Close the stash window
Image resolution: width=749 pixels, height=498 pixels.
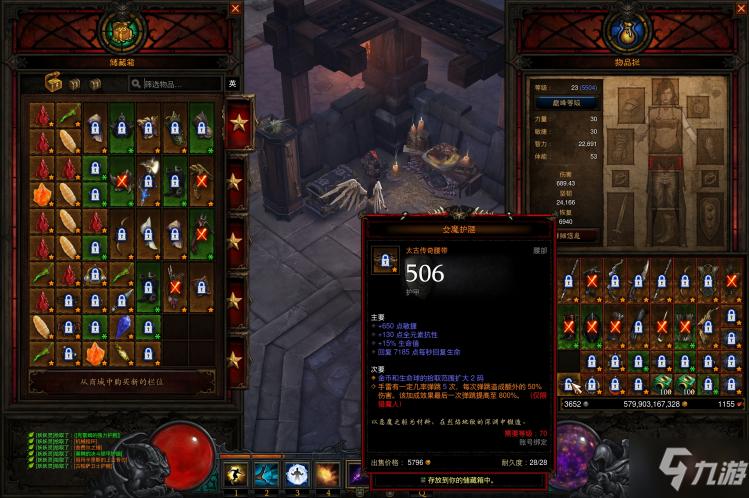[x=236, y=8]
